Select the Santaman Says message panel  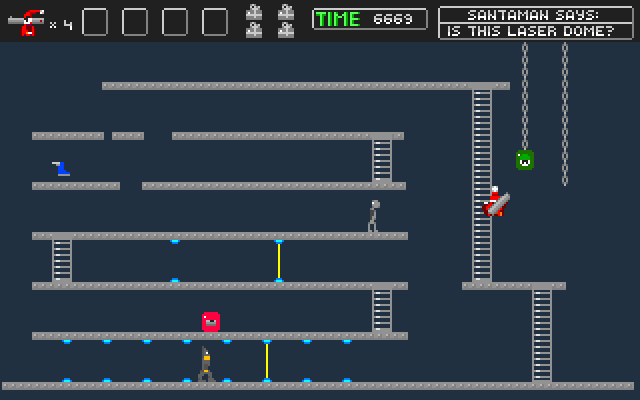pos(535,22)
